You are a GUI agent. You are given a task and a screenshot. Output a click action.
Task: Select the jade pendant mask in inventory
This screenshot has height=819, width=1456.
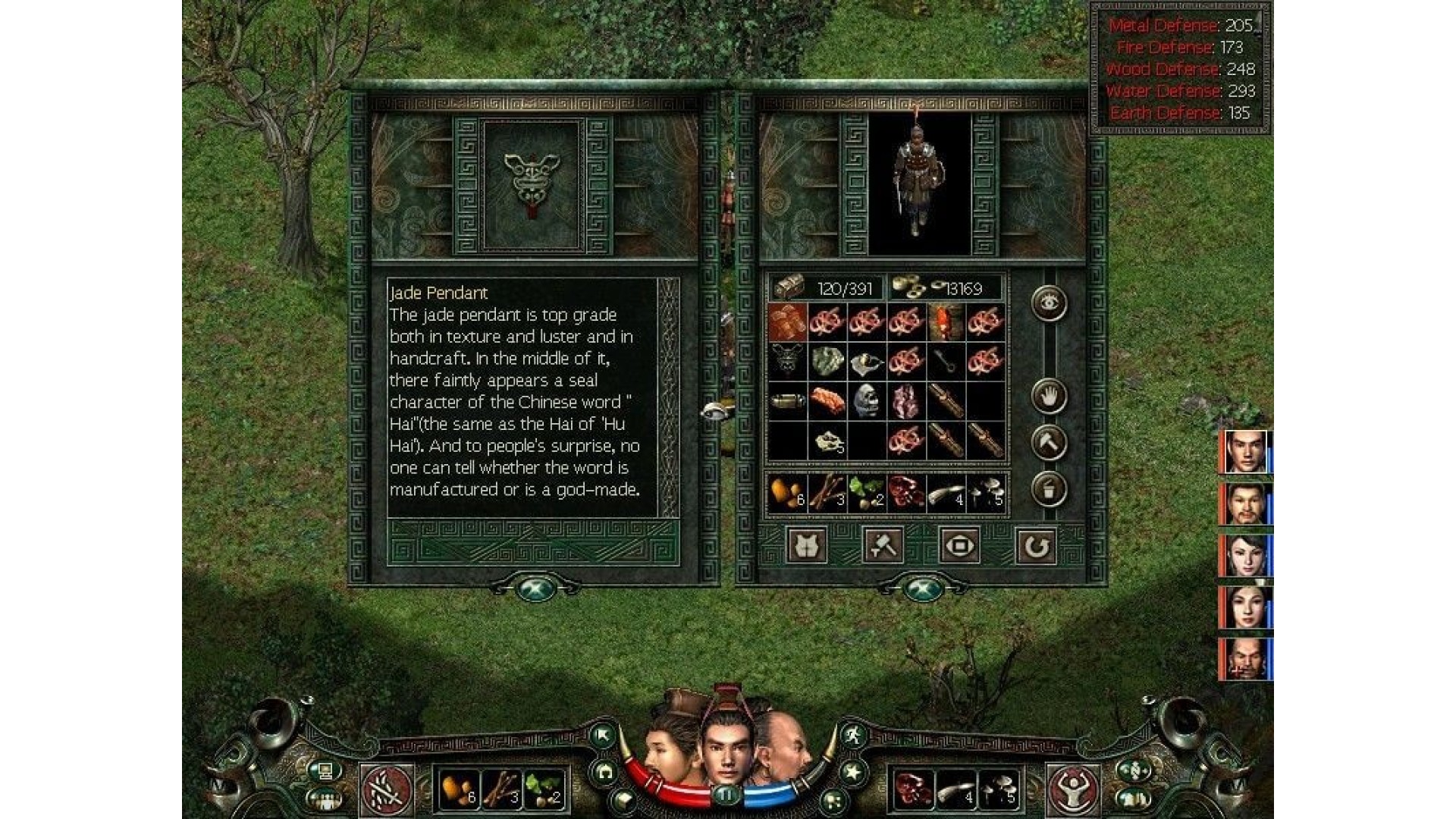coord(788,361)
